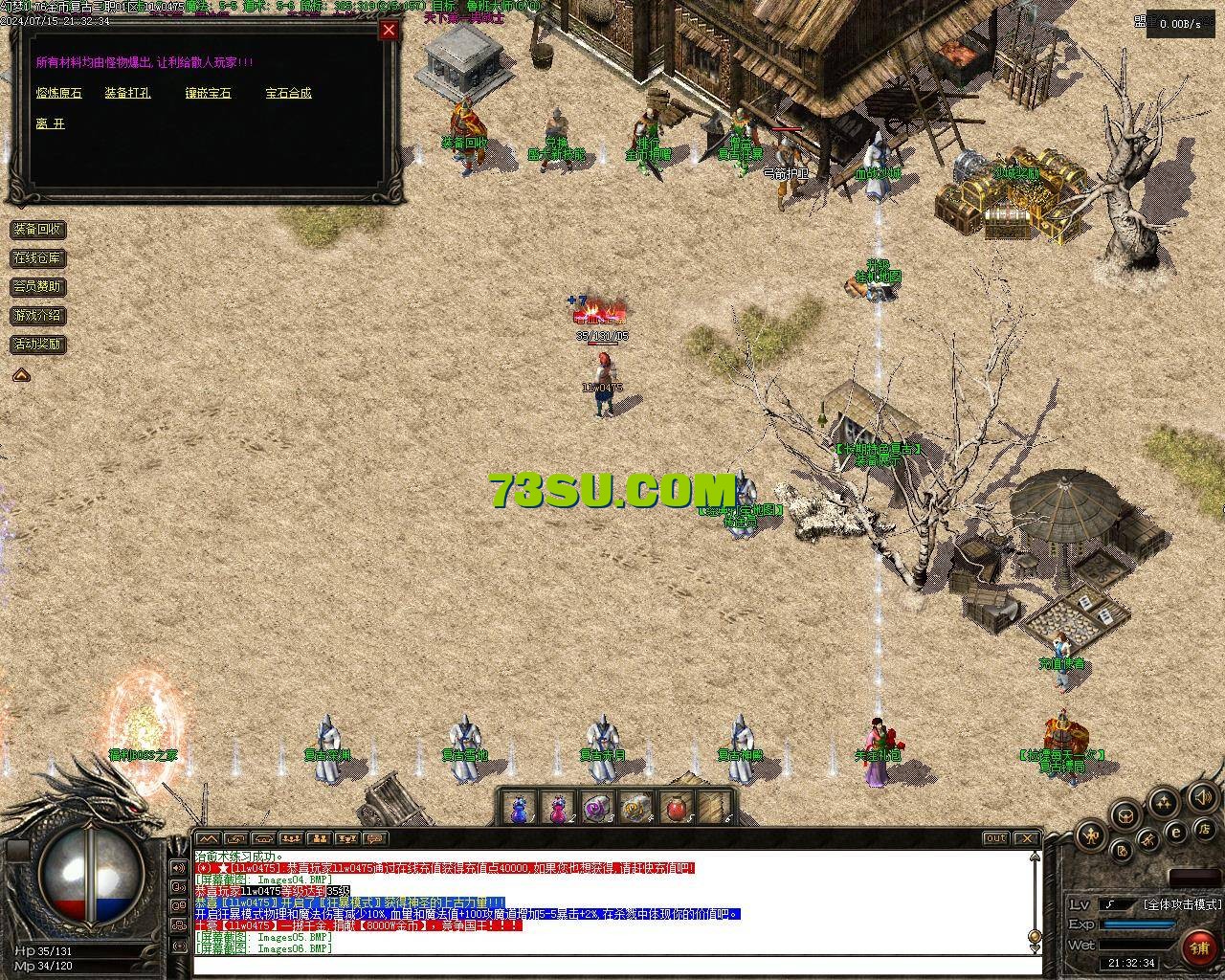
Task: Open the 活动奖励 event rewards
Action: click(x=38, y=344)
